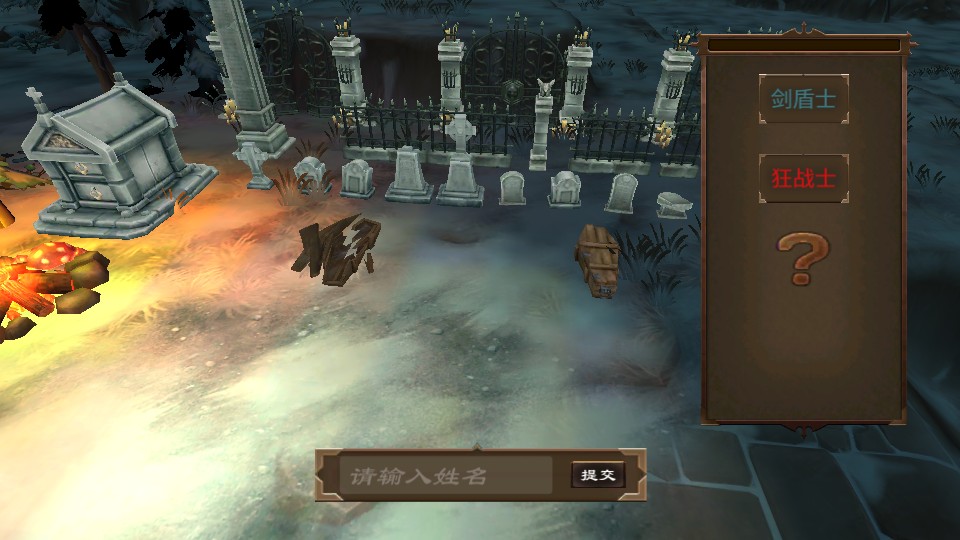Choose the 狂战士 class option
Screen dimensions: 960x540
803,178
